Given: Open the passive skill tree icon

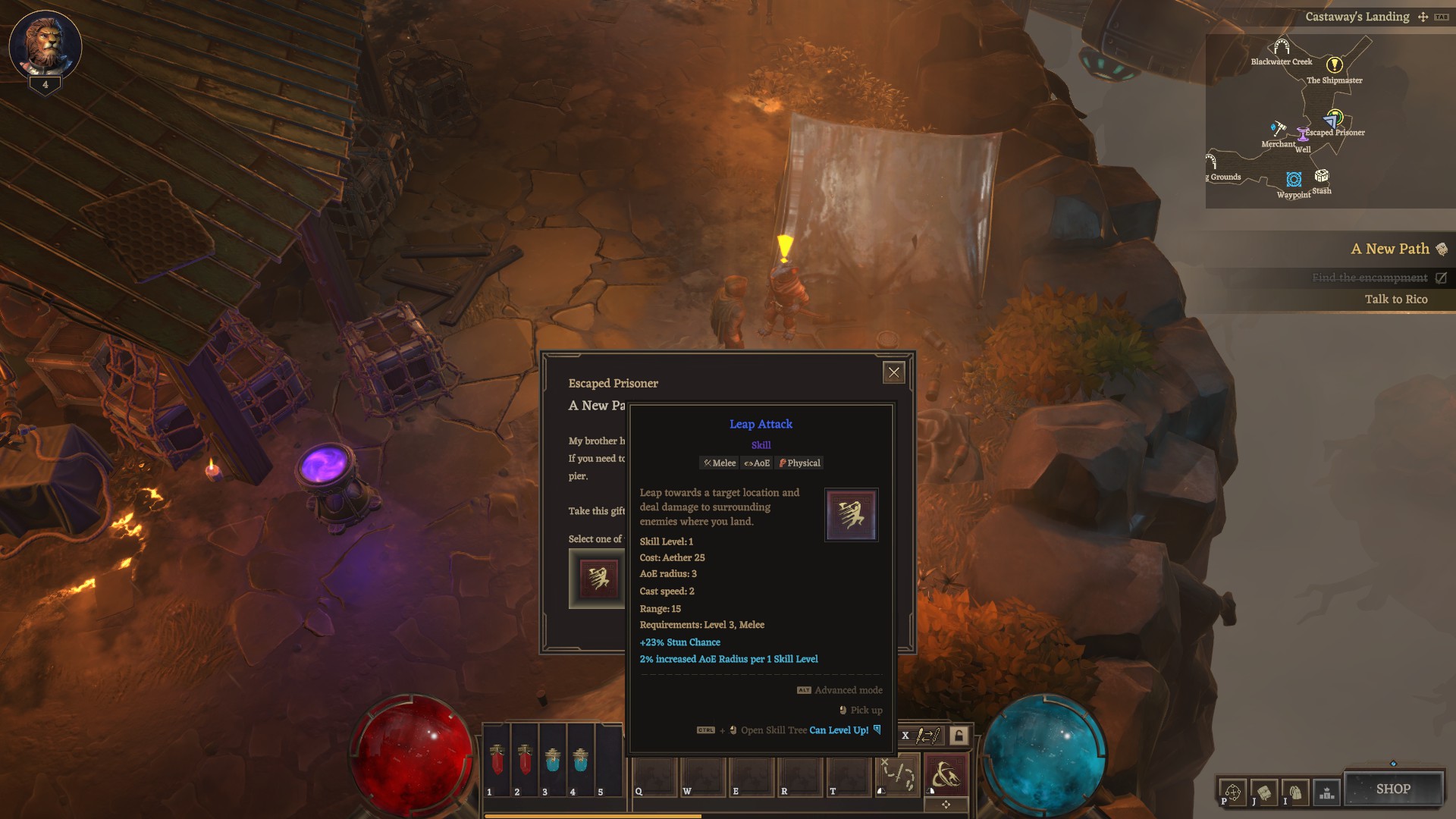Looking at the screenshot, I should point(1233,792).
